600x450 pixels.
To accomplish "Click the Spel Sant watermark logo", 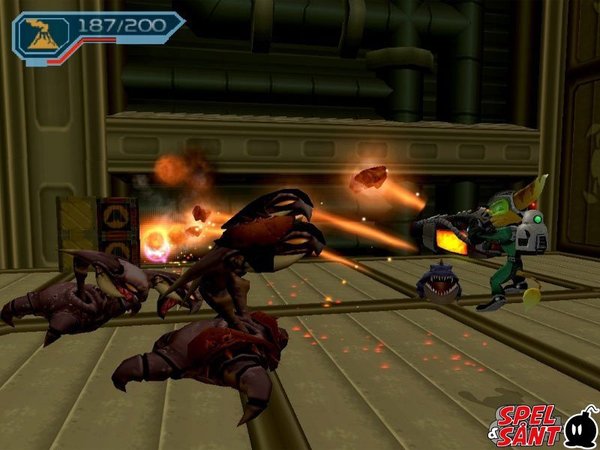I will pyautogui.click(x=543, y=425).
